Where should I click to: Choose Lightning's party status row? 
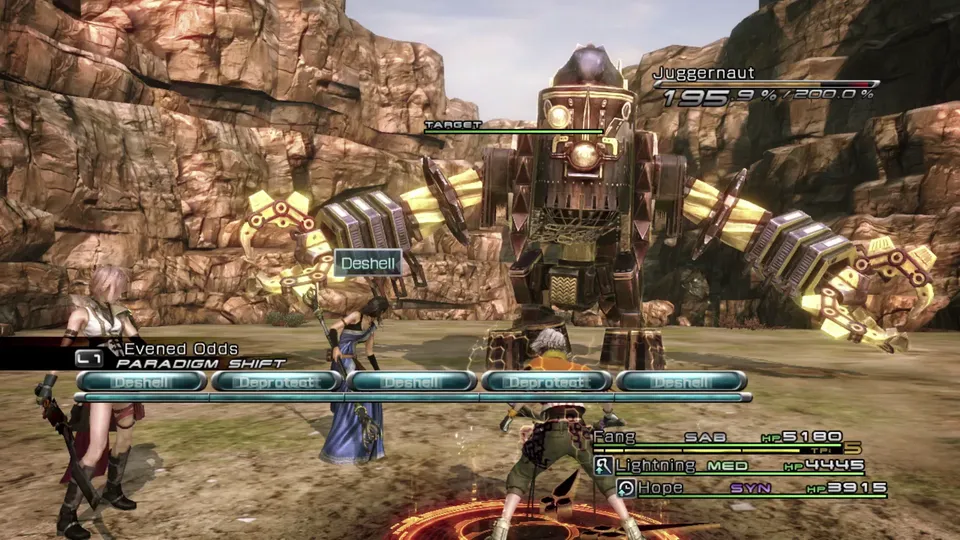[x=655, y=466]
